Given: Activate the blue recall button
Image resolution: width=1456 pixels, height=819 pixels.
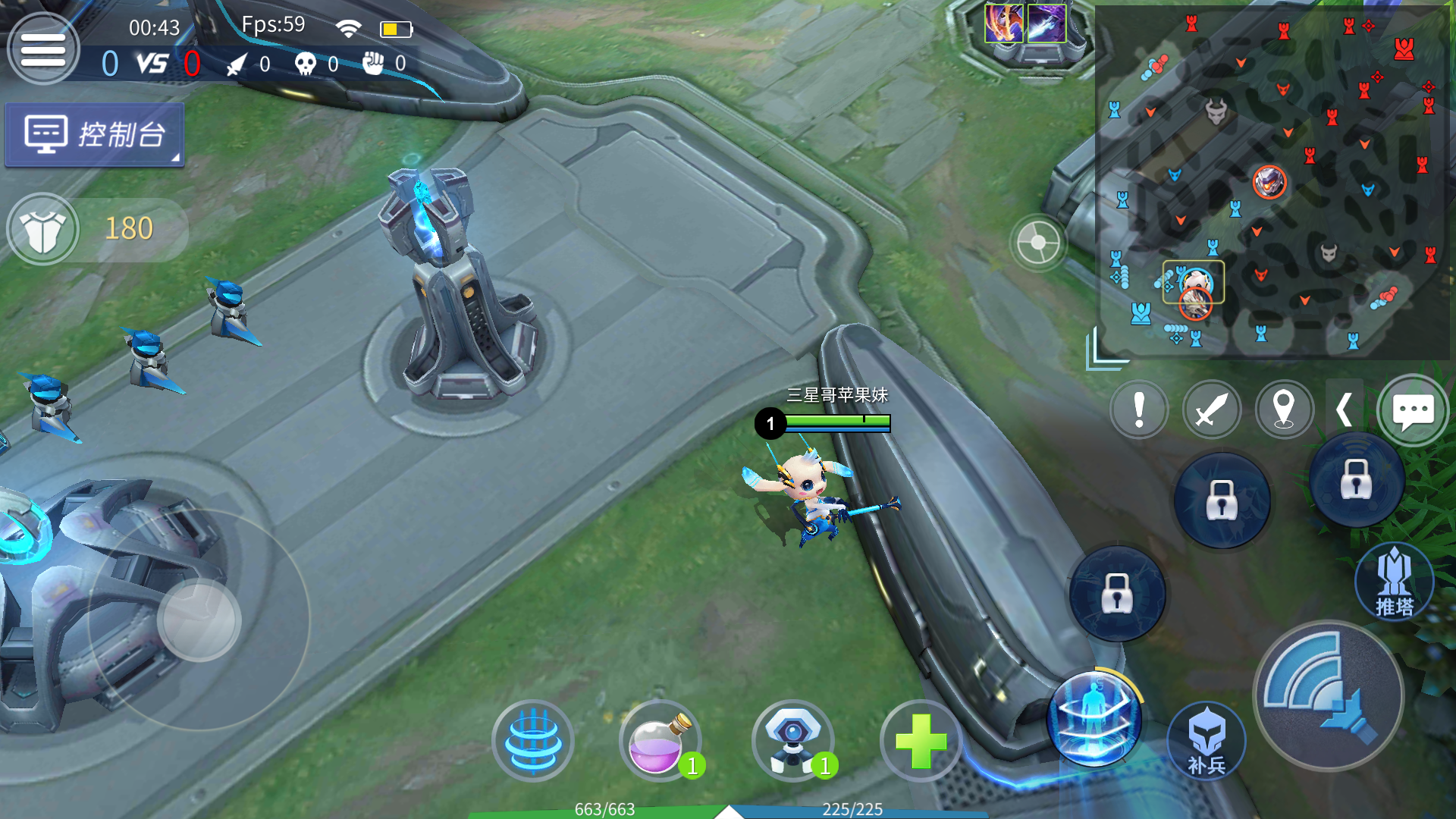Looking at the screenshot, I should point(533,741).
